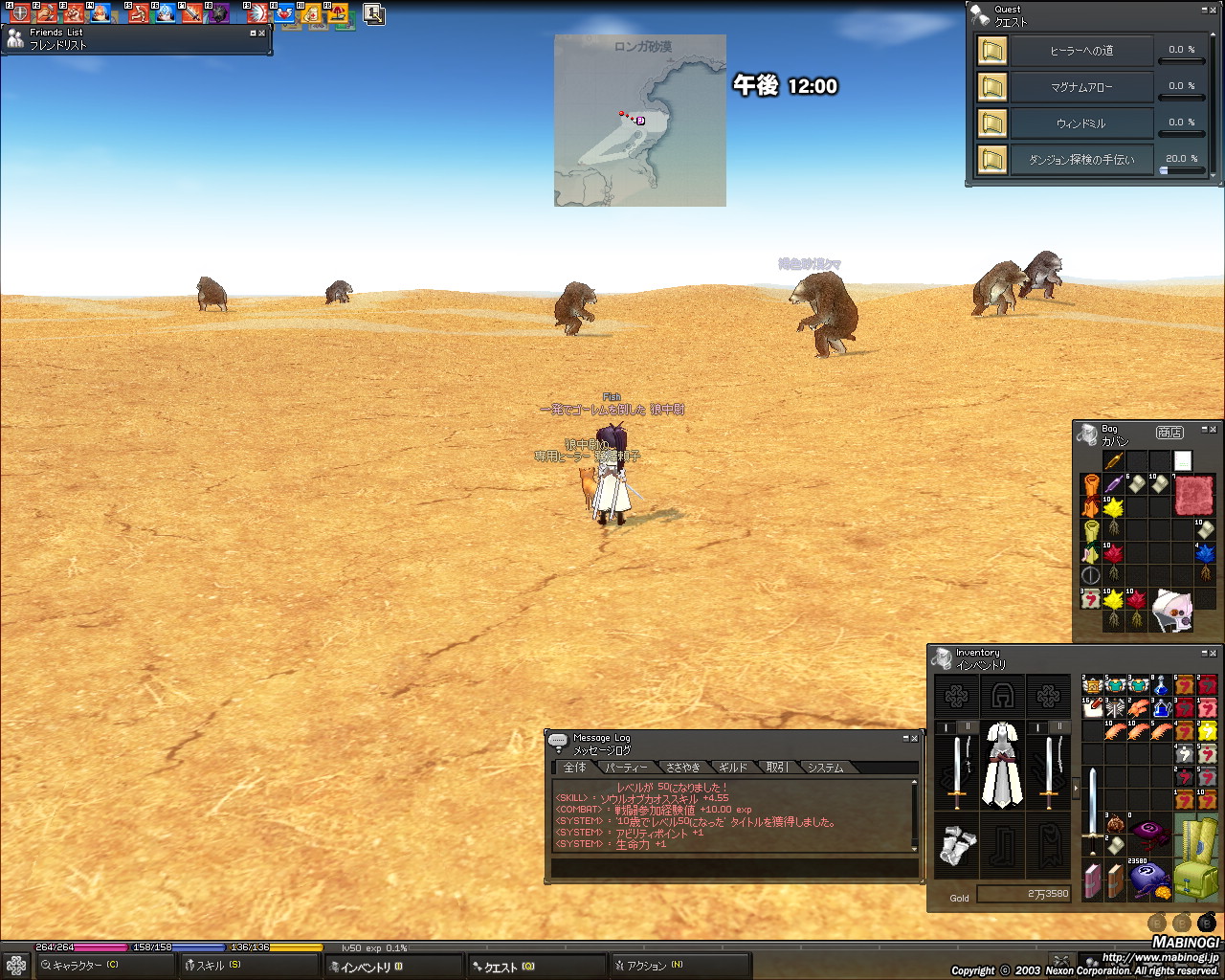Screen dimensions: 1225x980
Task: Select the white robe equipment slot
Action: (1003, 766)
